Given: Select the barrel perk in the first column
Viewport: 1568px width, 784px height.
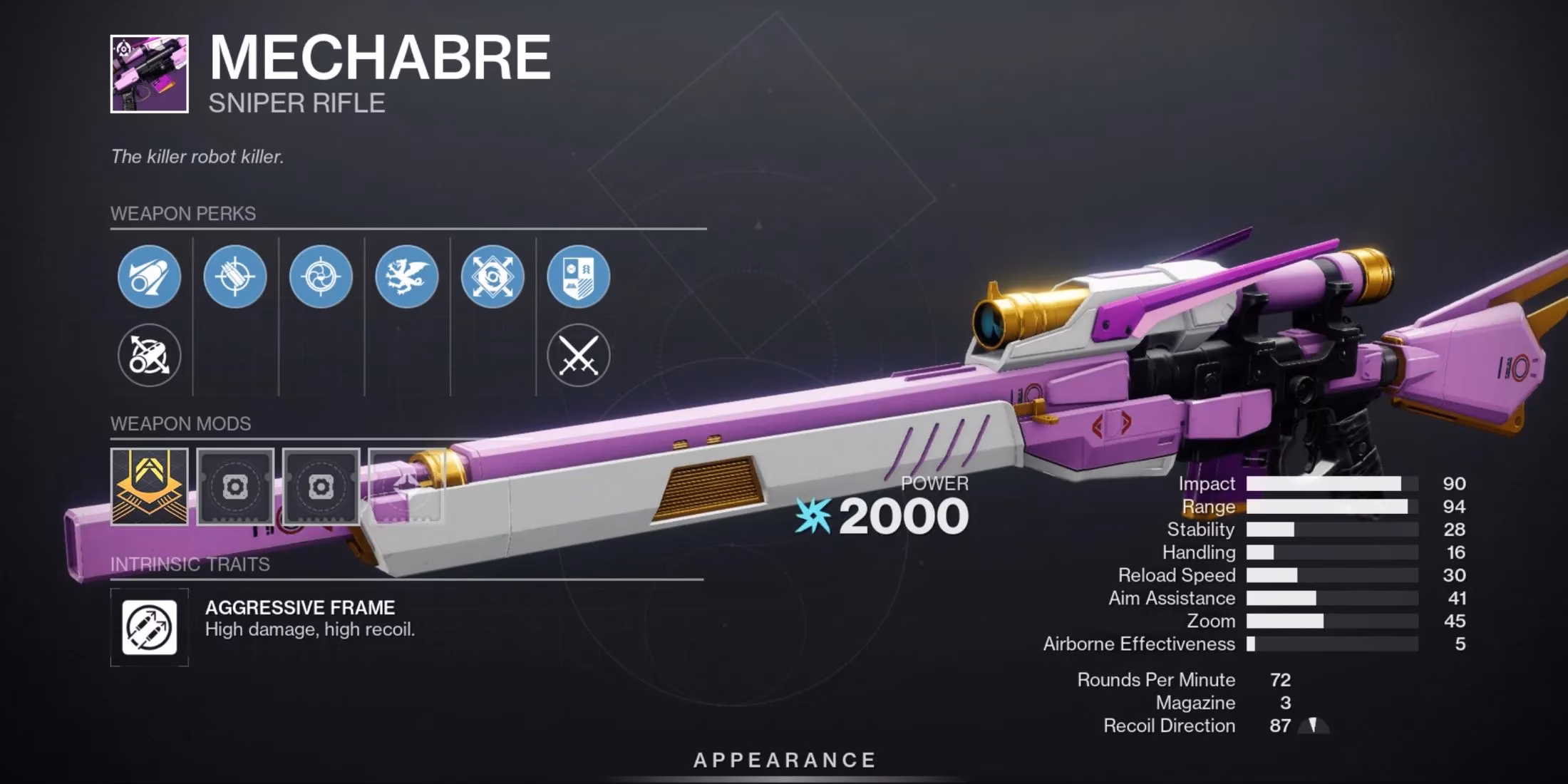Looking at the screenshot, I should click(x=148, y=277).
